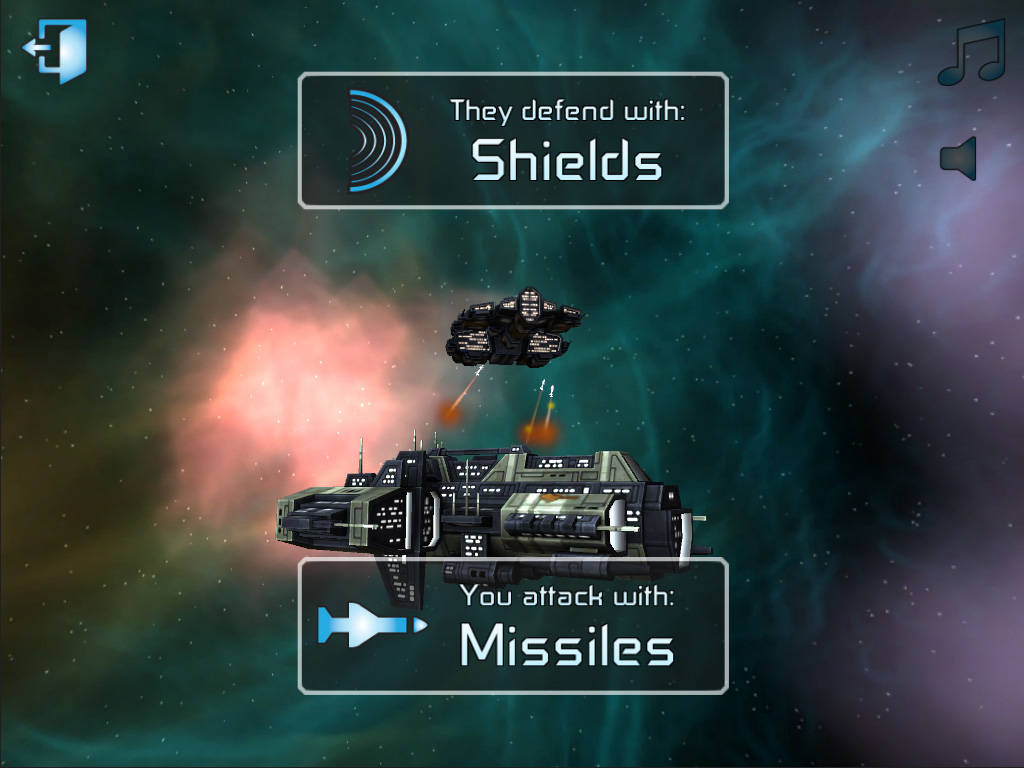Choose the Missiles attack panel
Screen dimensions: 1024x768
(513, 626)
